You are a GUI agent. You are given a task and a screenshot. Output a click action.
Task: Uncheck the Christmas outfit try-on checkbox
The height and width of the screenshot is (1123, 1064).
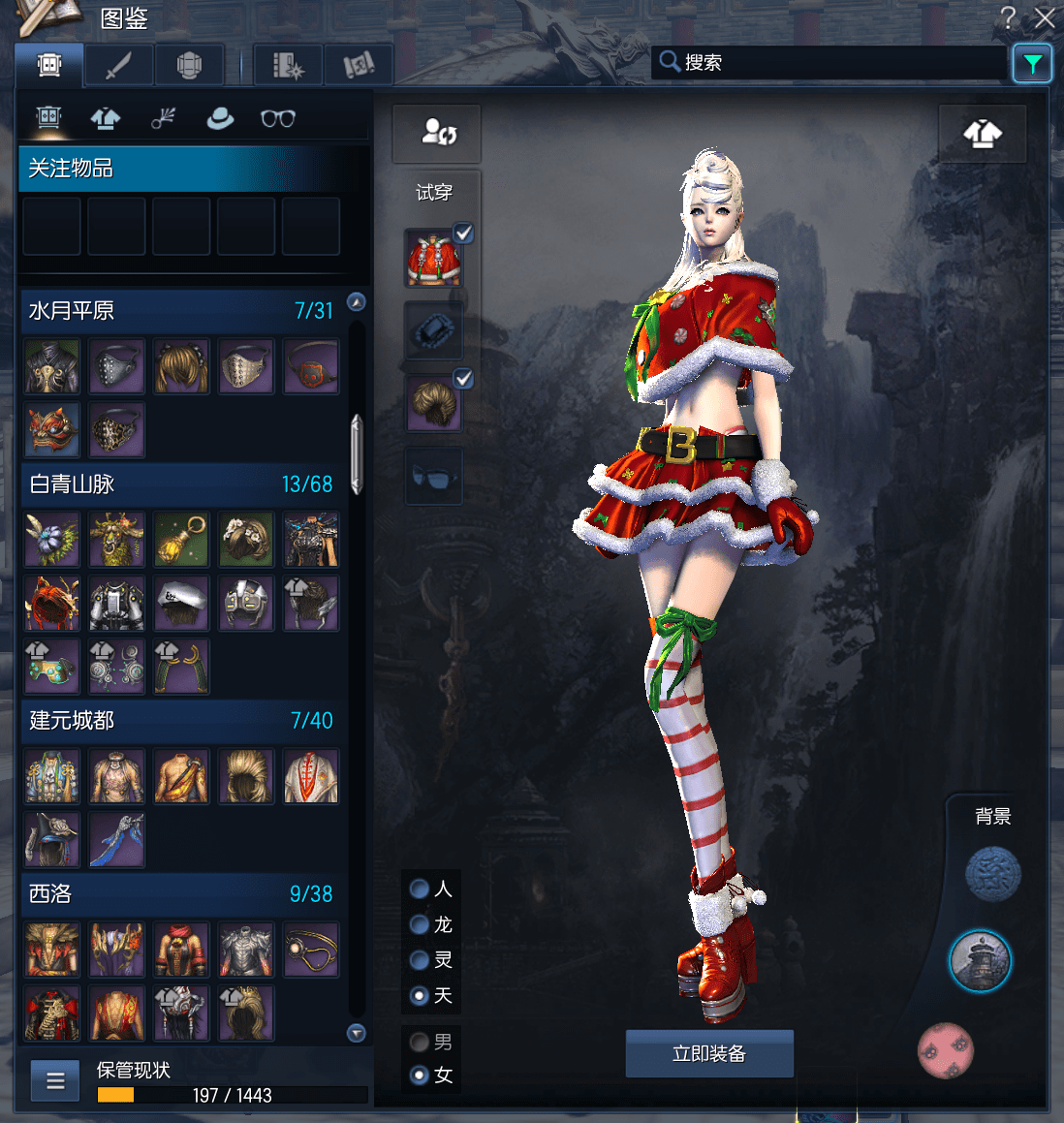click(464, 233)
